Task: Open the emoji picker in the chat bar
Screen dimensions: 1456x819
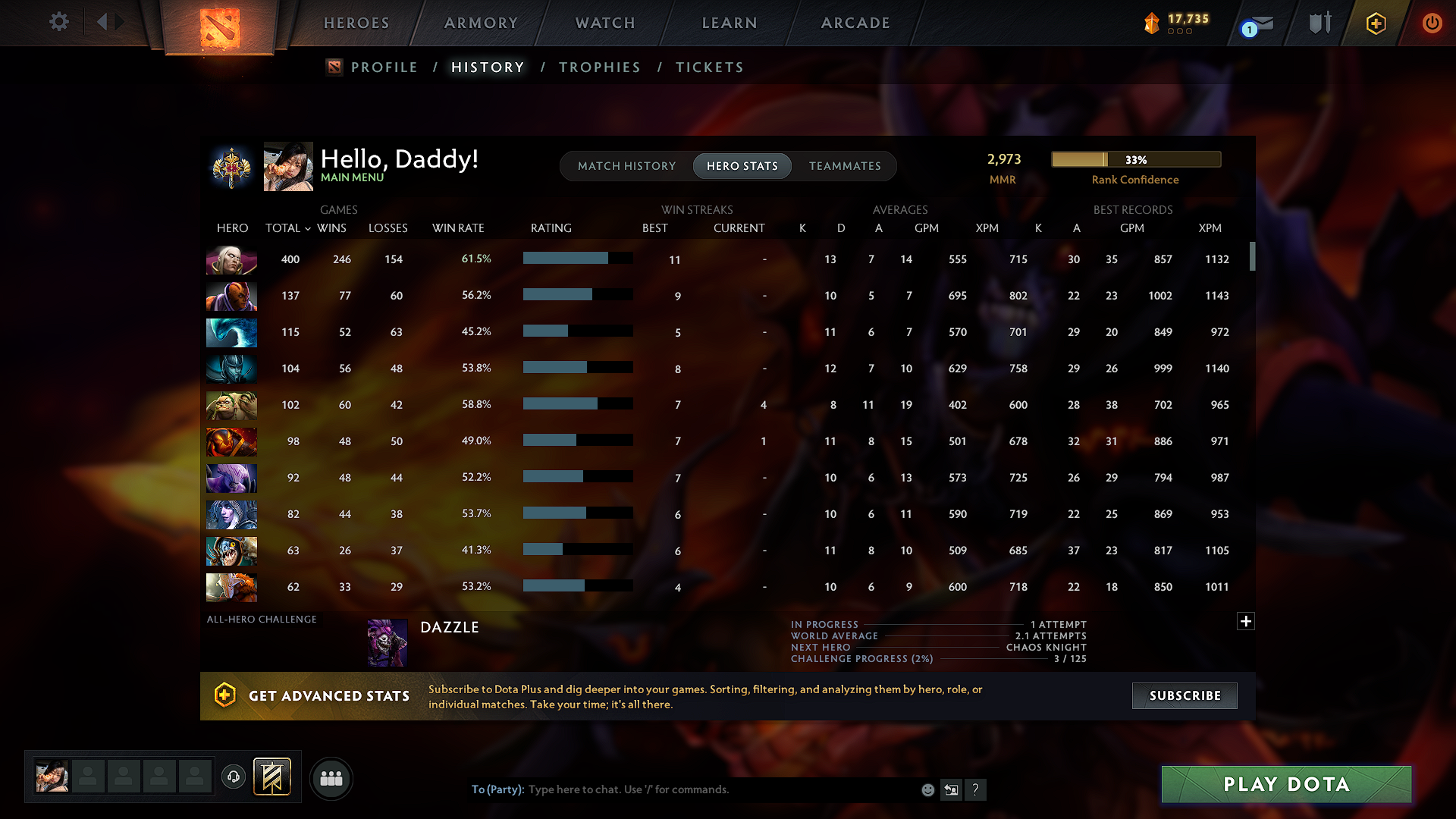Action: point(927,789)
